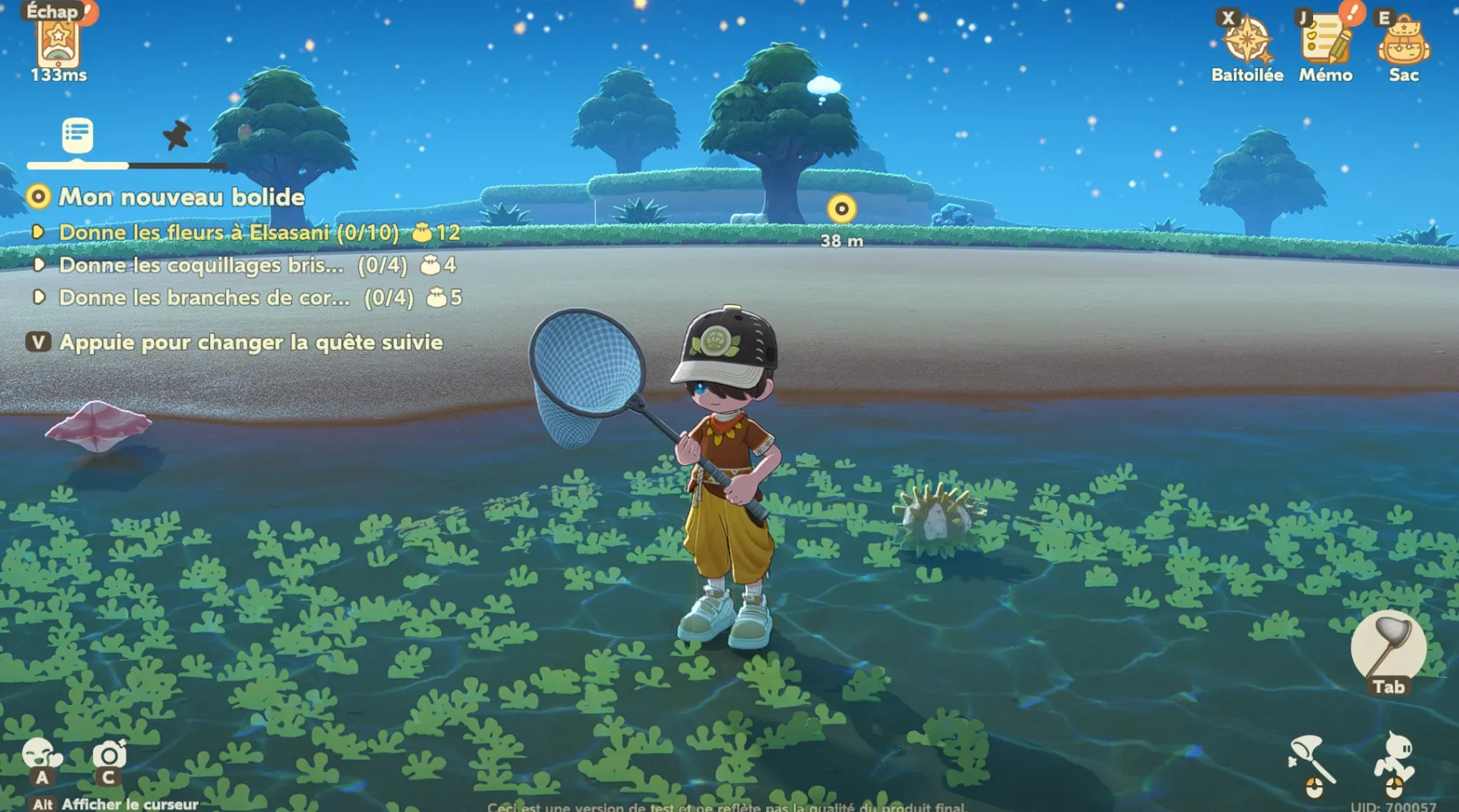
Task: Open the Baitoilée compass menu
Action: click(x=1247, y=42)
